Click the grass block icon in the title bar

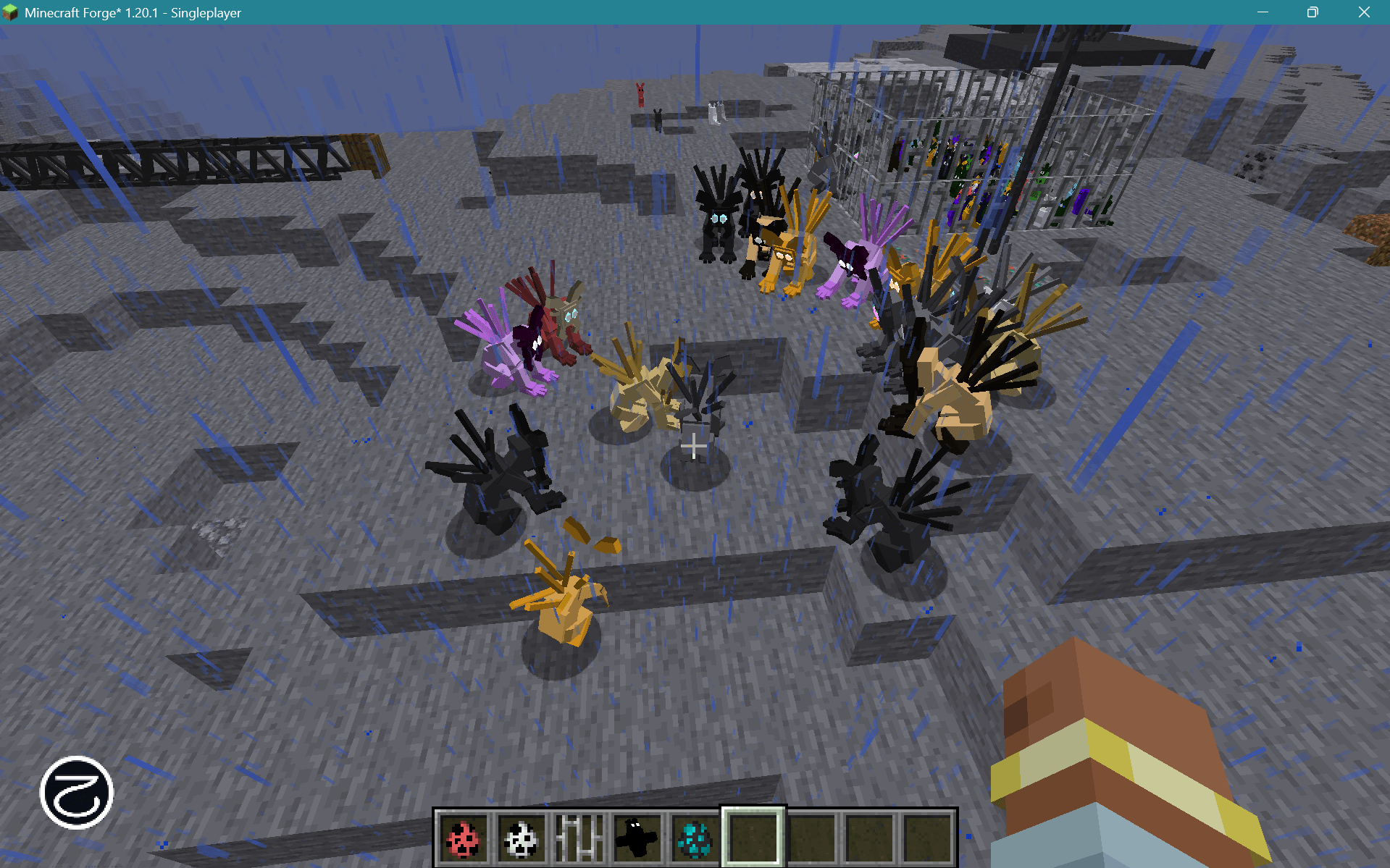coord(12,12)
